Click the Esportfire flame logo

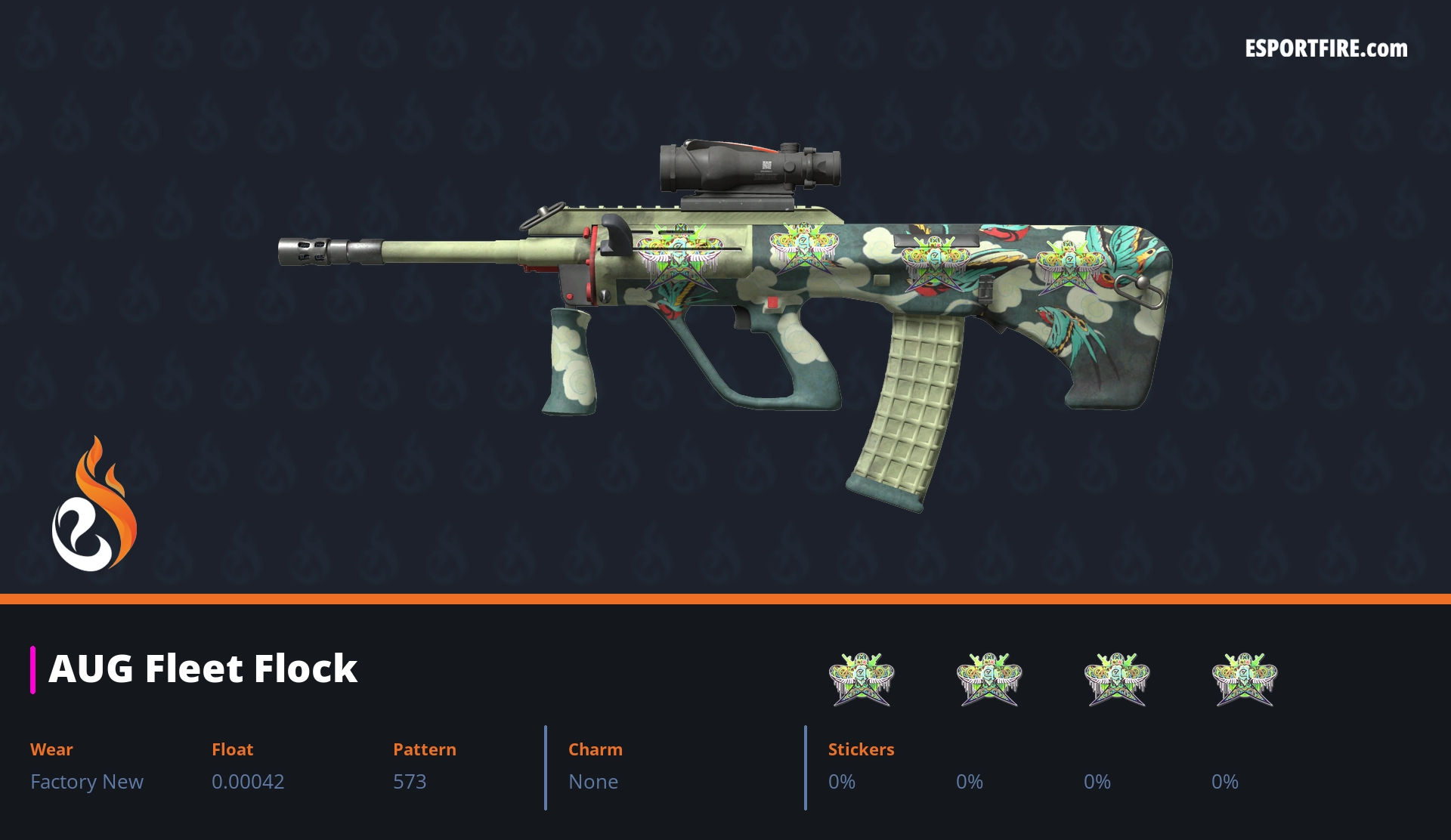click(x=94, y=505)
